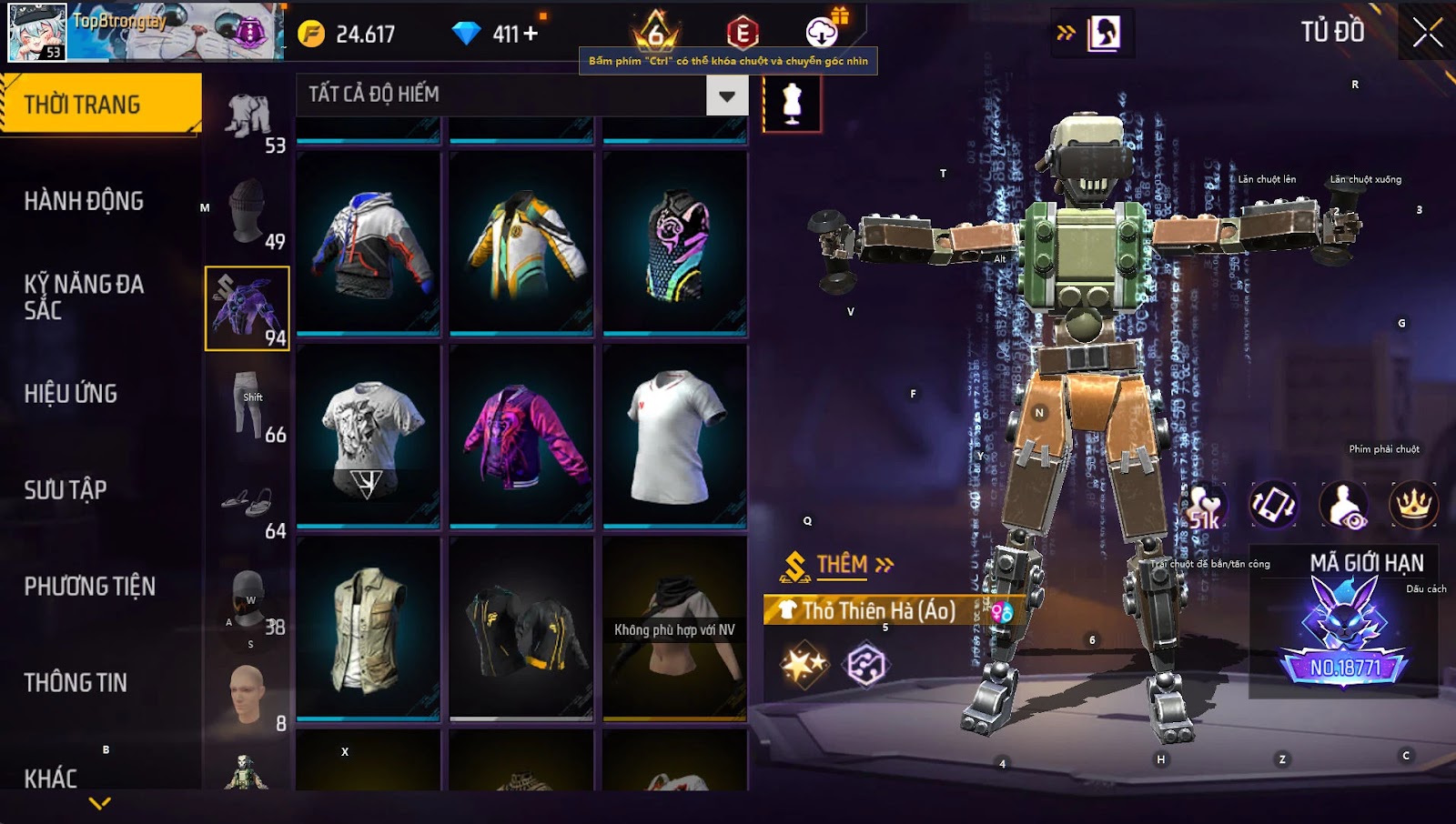This screenshot has height=824, width=1456.
Task: Add diamonds with the plus button
Action: click(530, 35)
